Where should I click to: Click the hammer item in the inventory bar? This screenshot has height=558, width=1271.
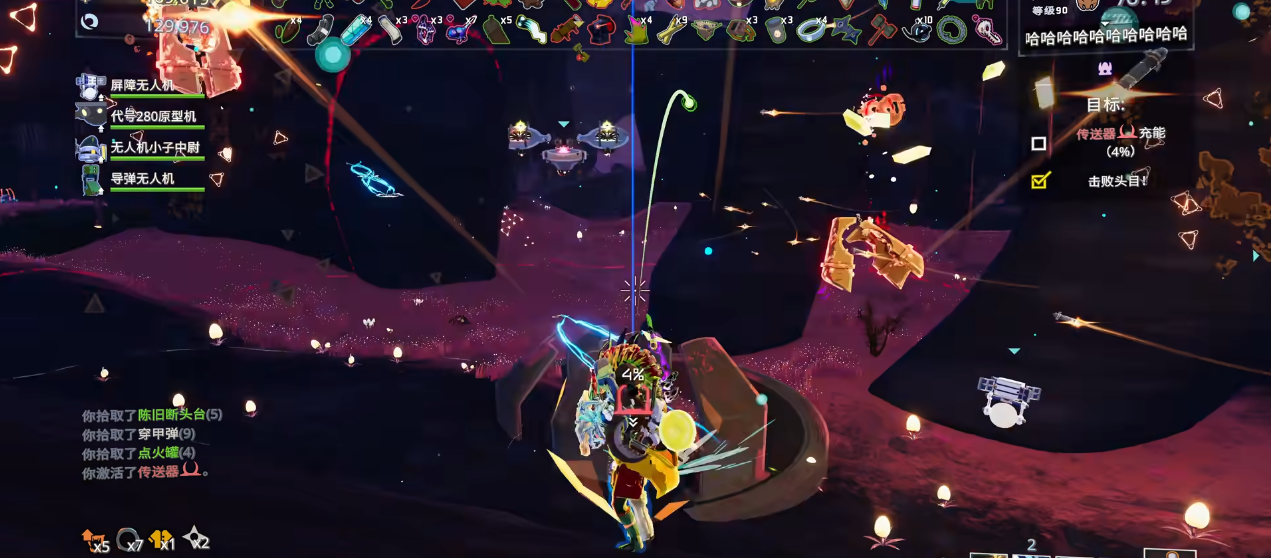tap(883, 29)
